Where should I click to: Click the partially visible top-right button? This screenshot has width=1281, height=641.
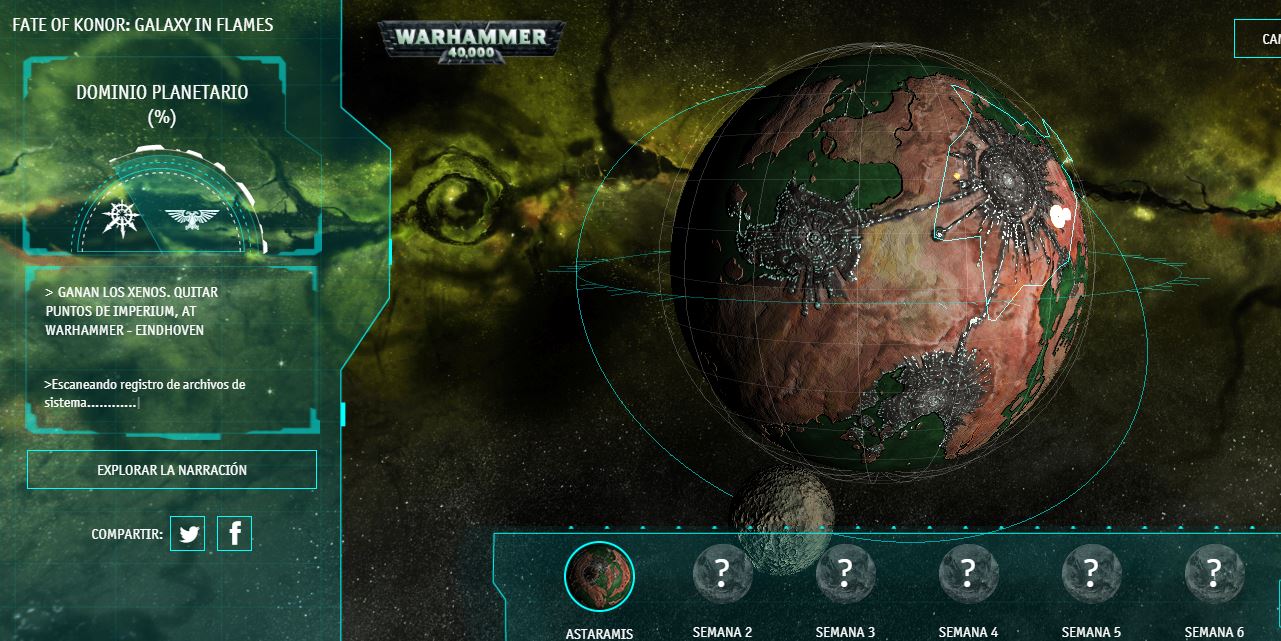point(1260,39)
